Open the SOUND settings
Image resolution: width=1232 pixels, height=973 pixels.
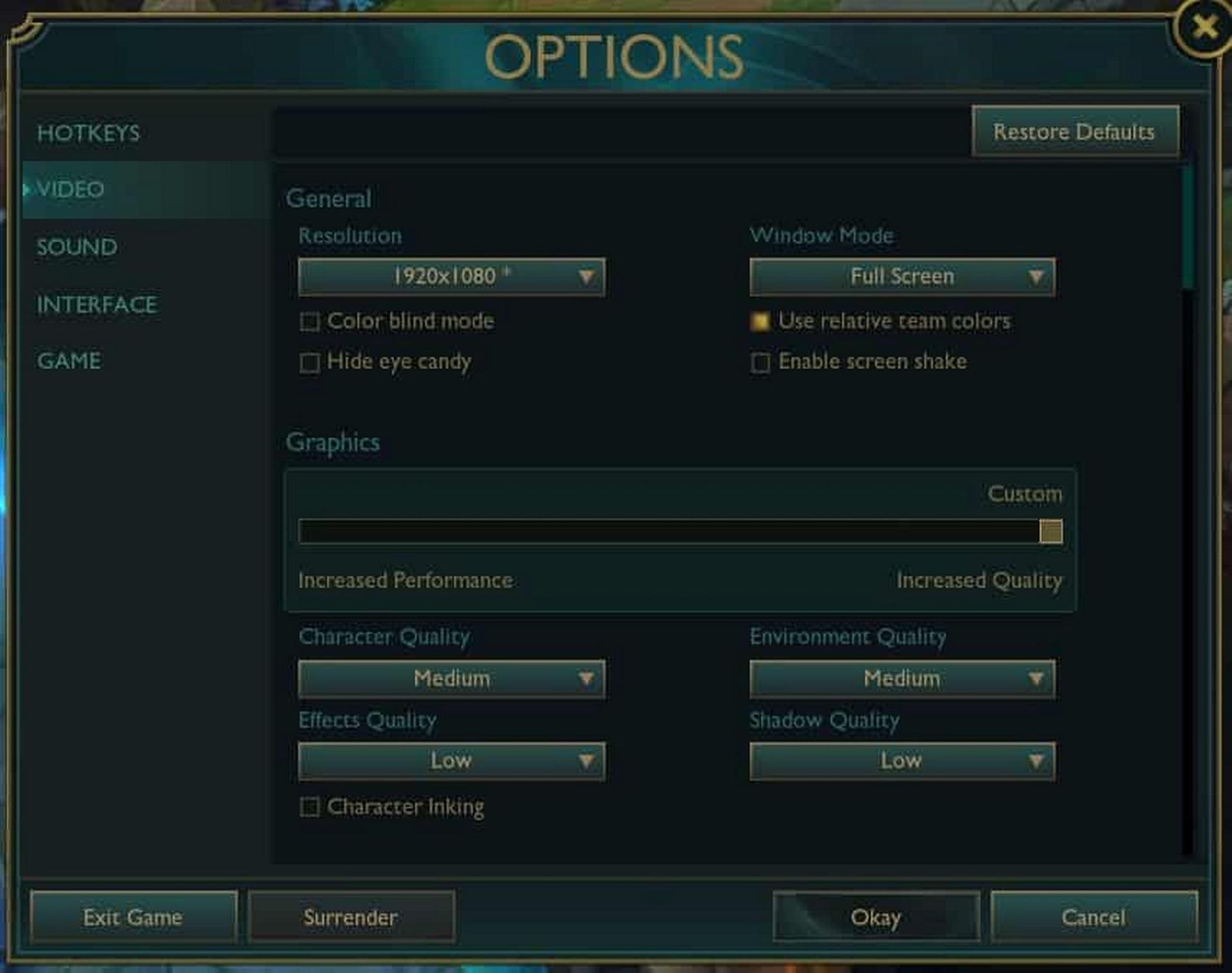[76, 248]
